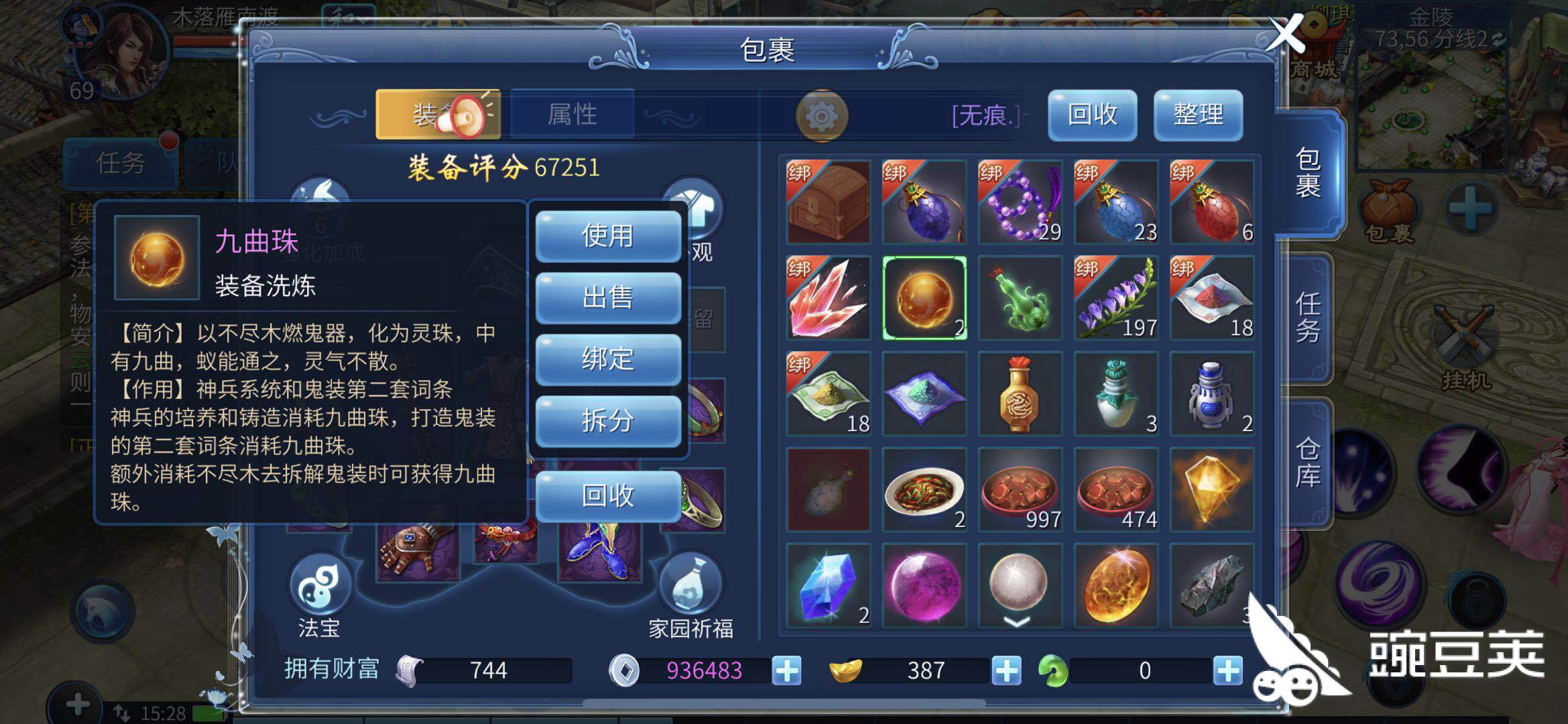The width and height of the screenshot is (1568, 724).
Task: Select the 九曲珠 orange orb in the grid
Action: pyautogui.click(x=924, y=297)
